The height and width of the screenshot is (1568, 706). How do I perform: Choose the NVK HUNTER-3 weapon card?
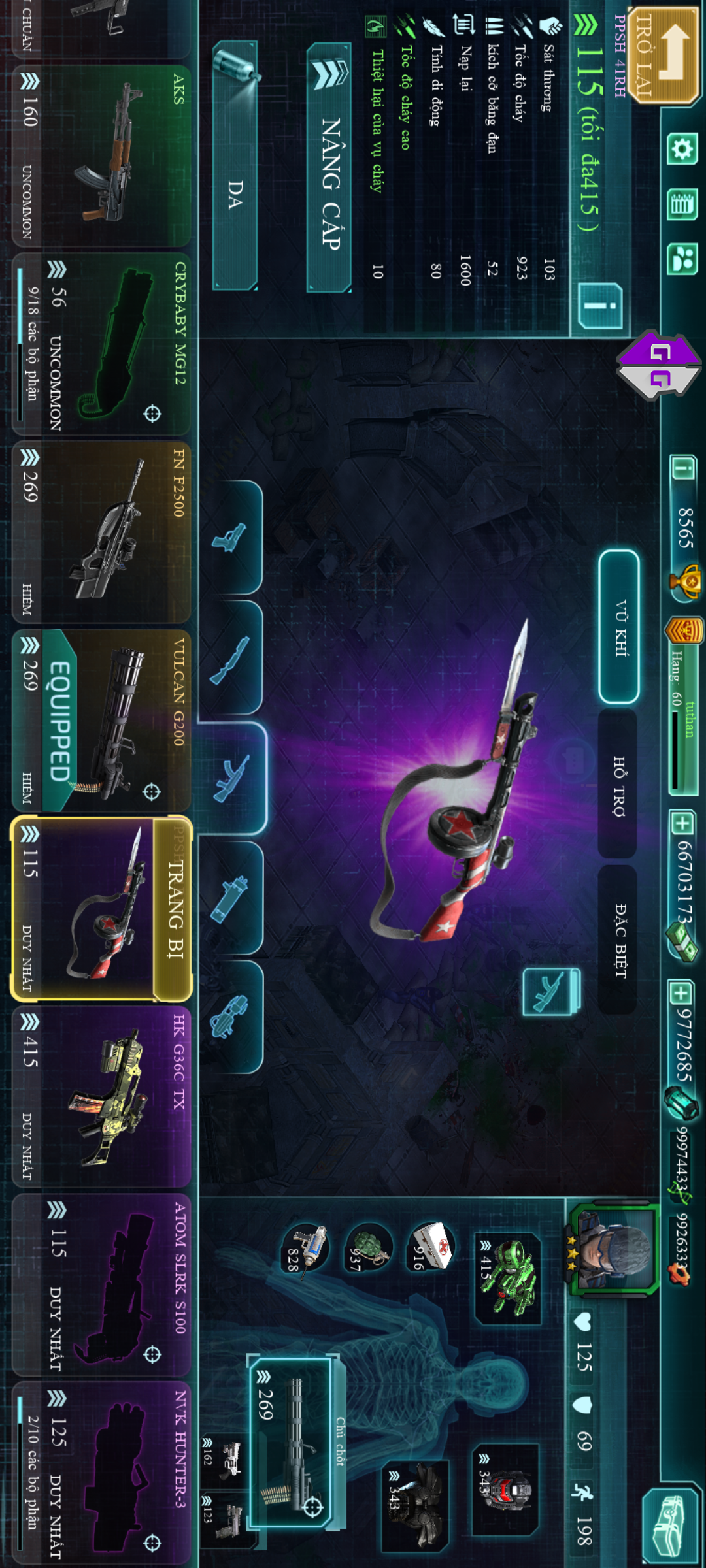[x=101, y=1473]
